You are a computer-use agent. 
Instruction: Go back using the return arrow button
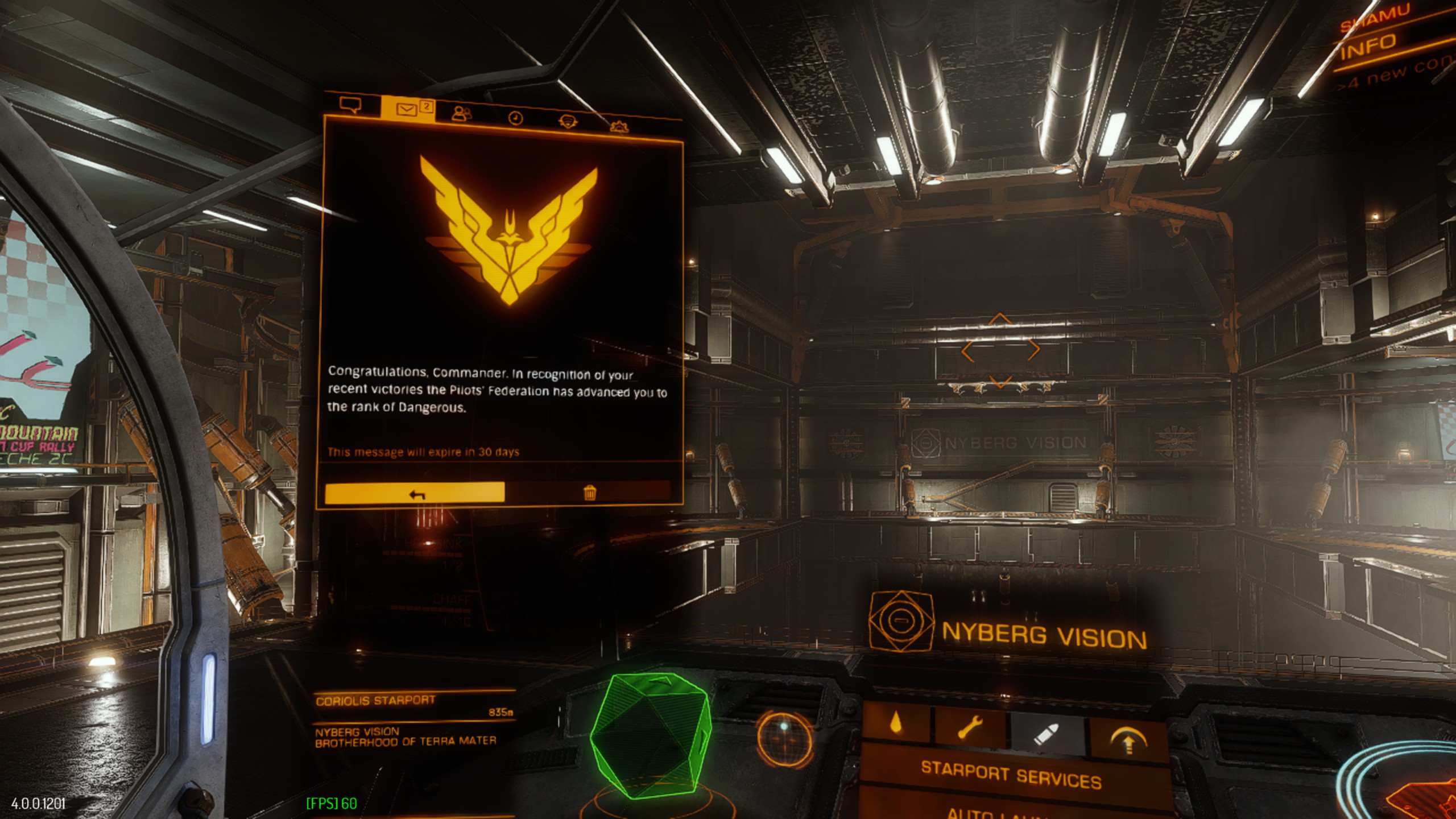pos(415,494)
